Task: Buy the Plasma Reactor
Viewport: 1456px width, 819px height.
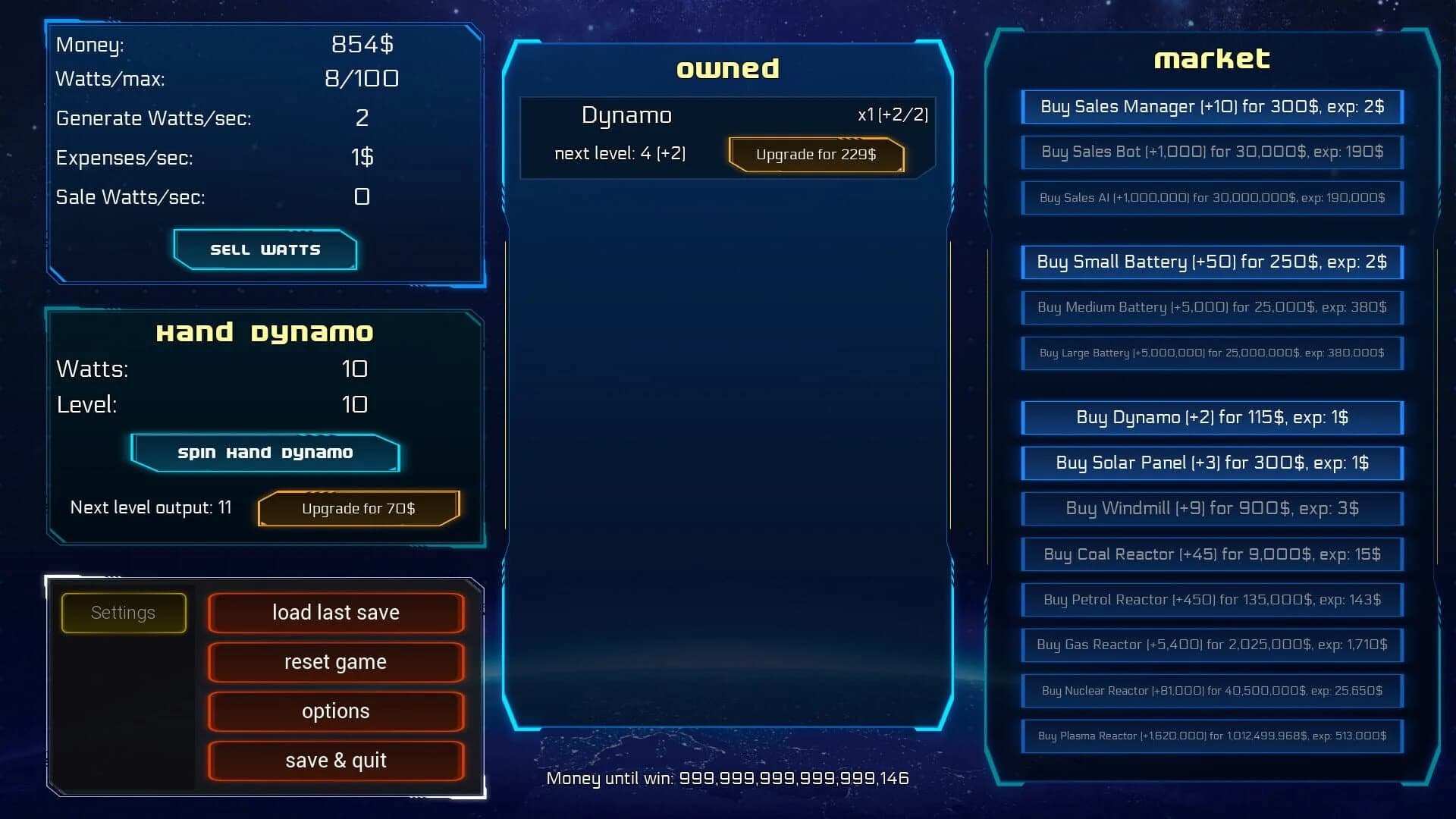Action: coord(1211,736)
